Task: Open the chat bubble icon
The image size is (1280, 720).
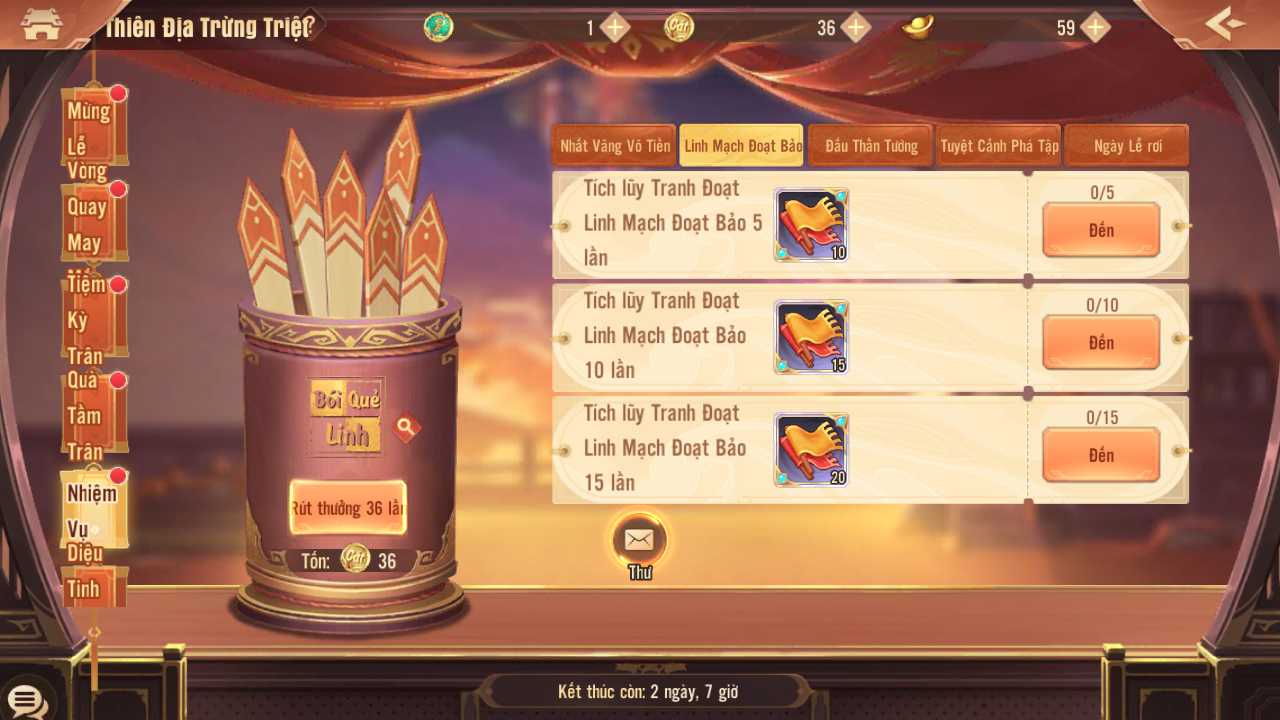Action: [25, 700]
